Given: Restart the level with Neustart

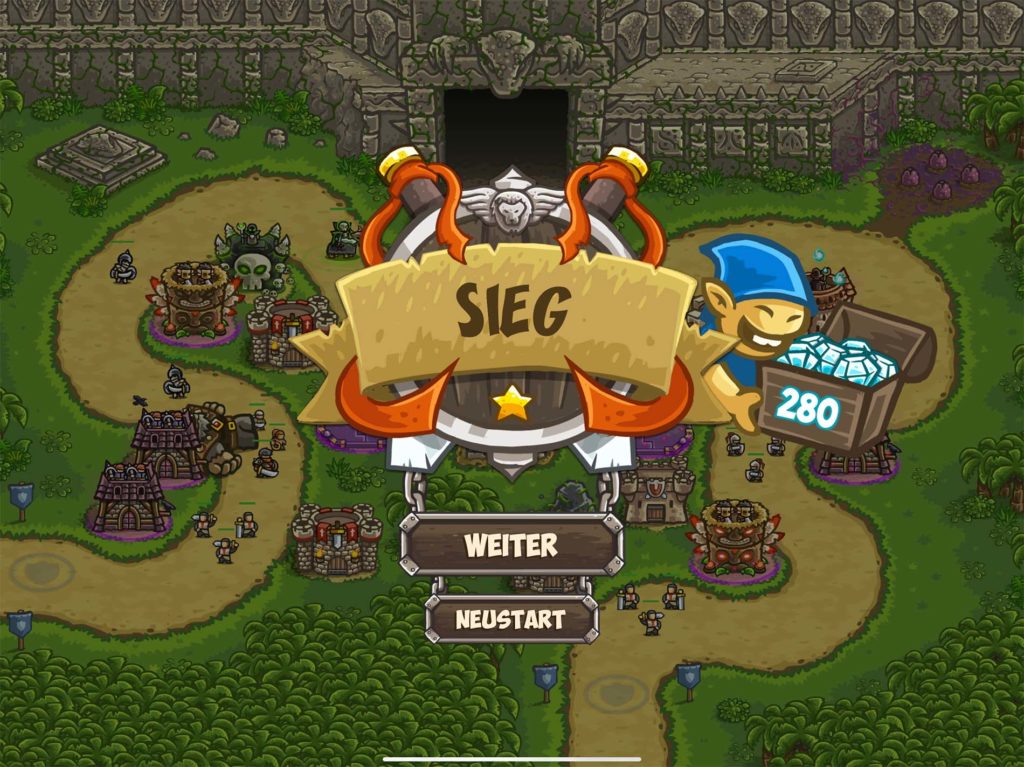Looking at the screenshot, I should tap(511, 619).
